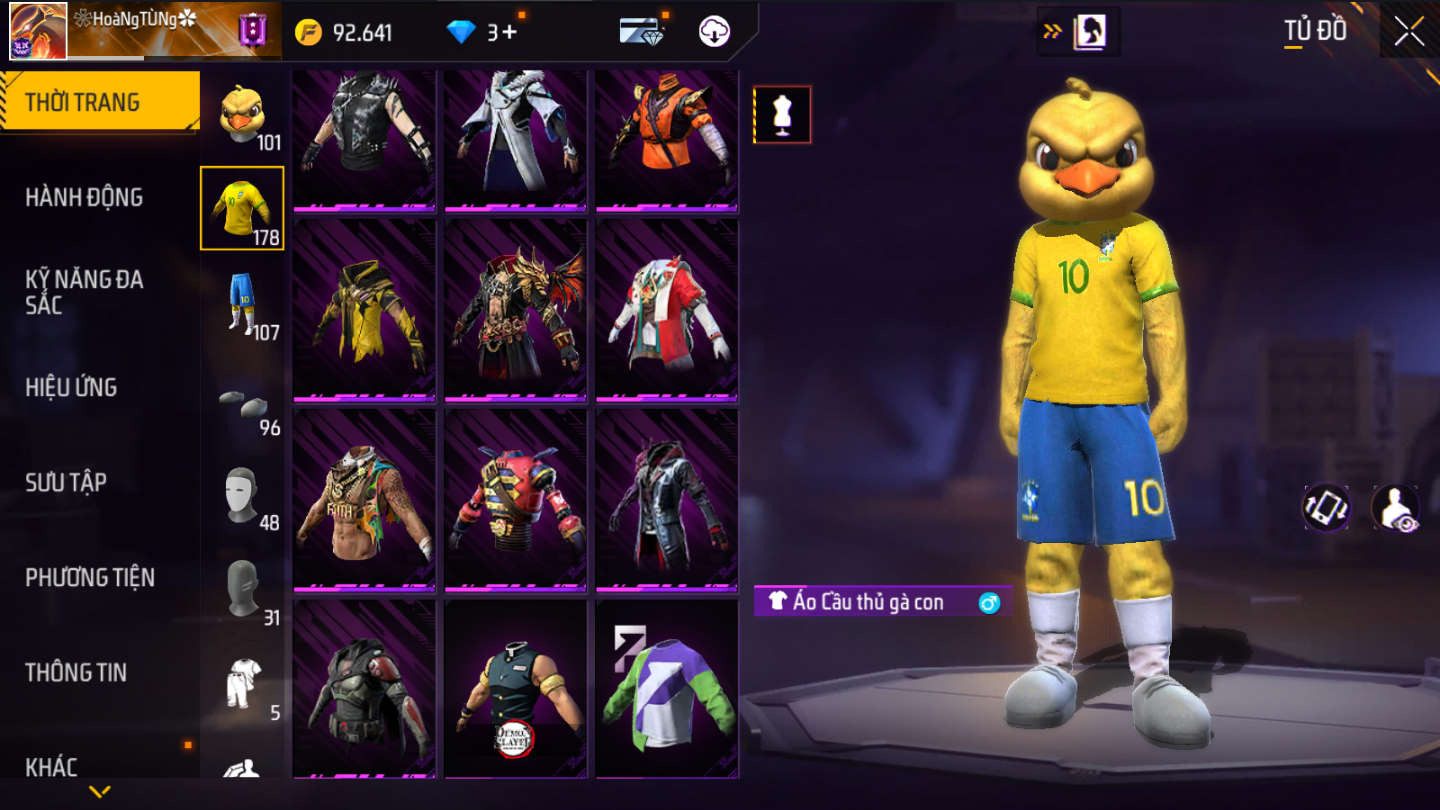
Task: Select the Demon Slayer sleeveless top
Action: 516,690
